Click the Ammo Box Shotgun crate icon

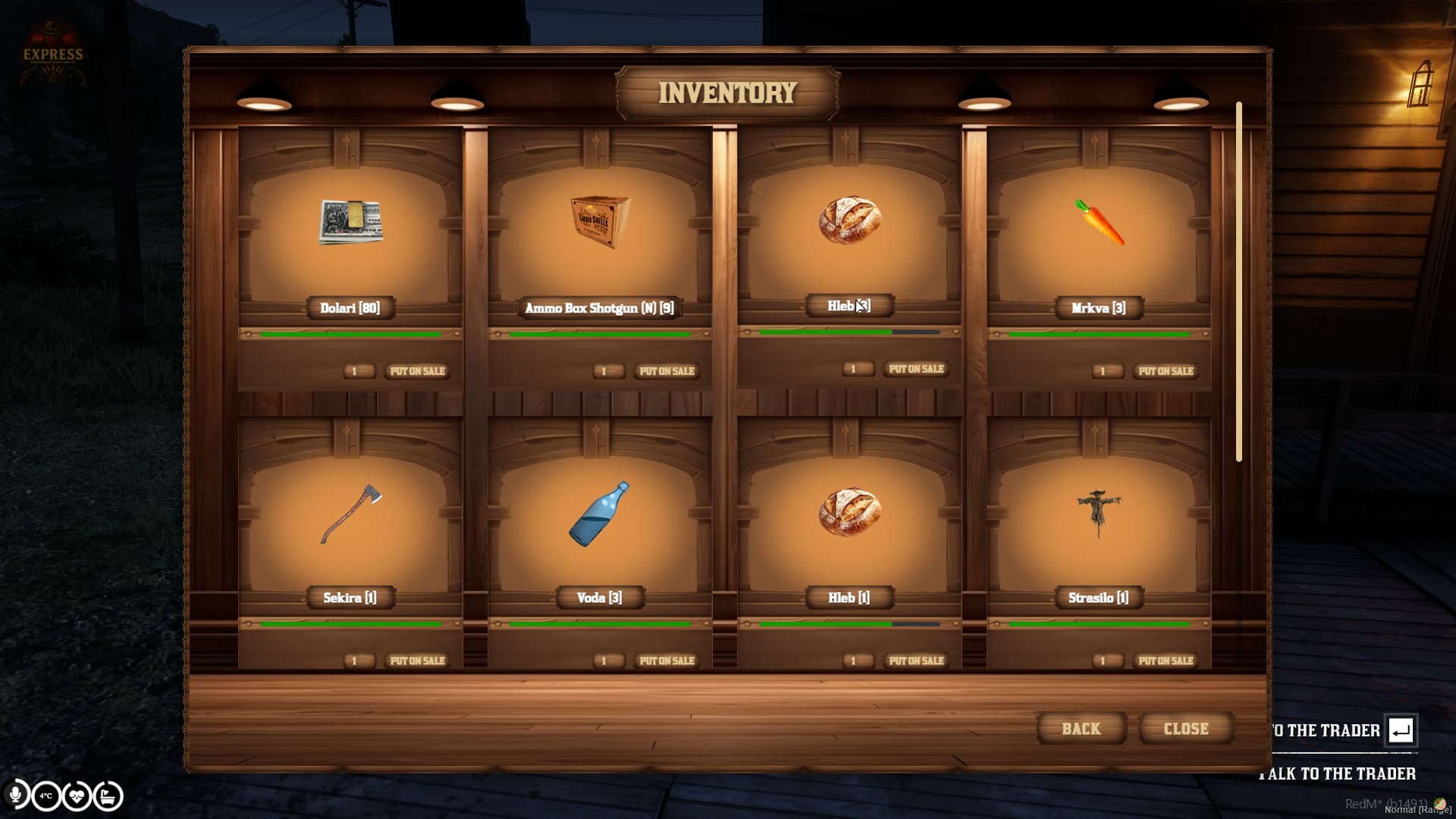tap(599, 222)
